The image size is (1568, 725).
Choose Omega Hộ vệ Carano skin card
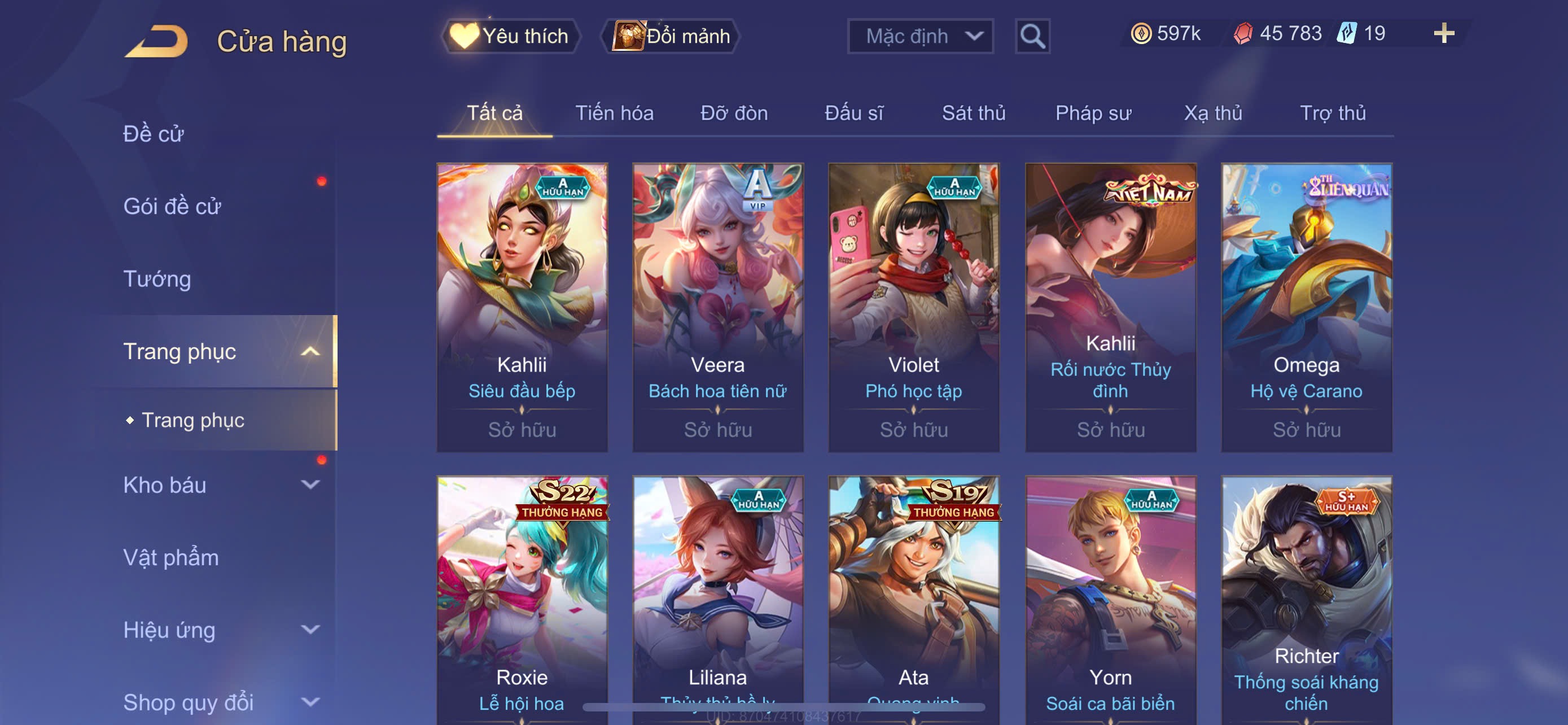[1306, 307]
